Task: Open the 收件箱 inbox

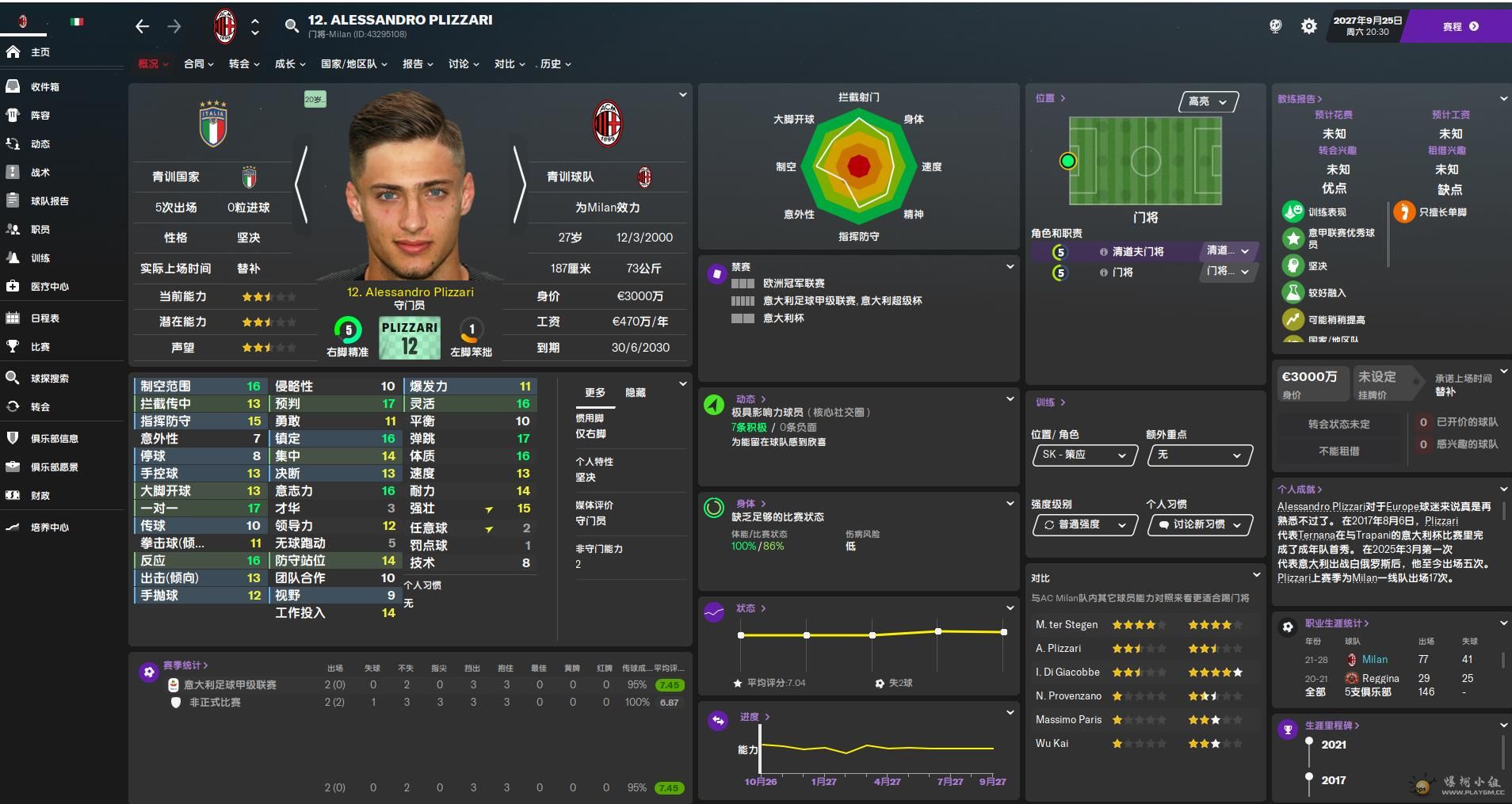Action: point(44,87)
